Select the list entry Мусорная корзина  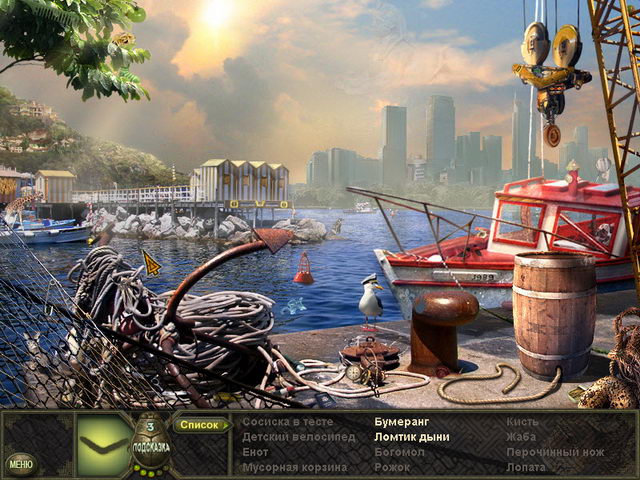pos(281,467)
